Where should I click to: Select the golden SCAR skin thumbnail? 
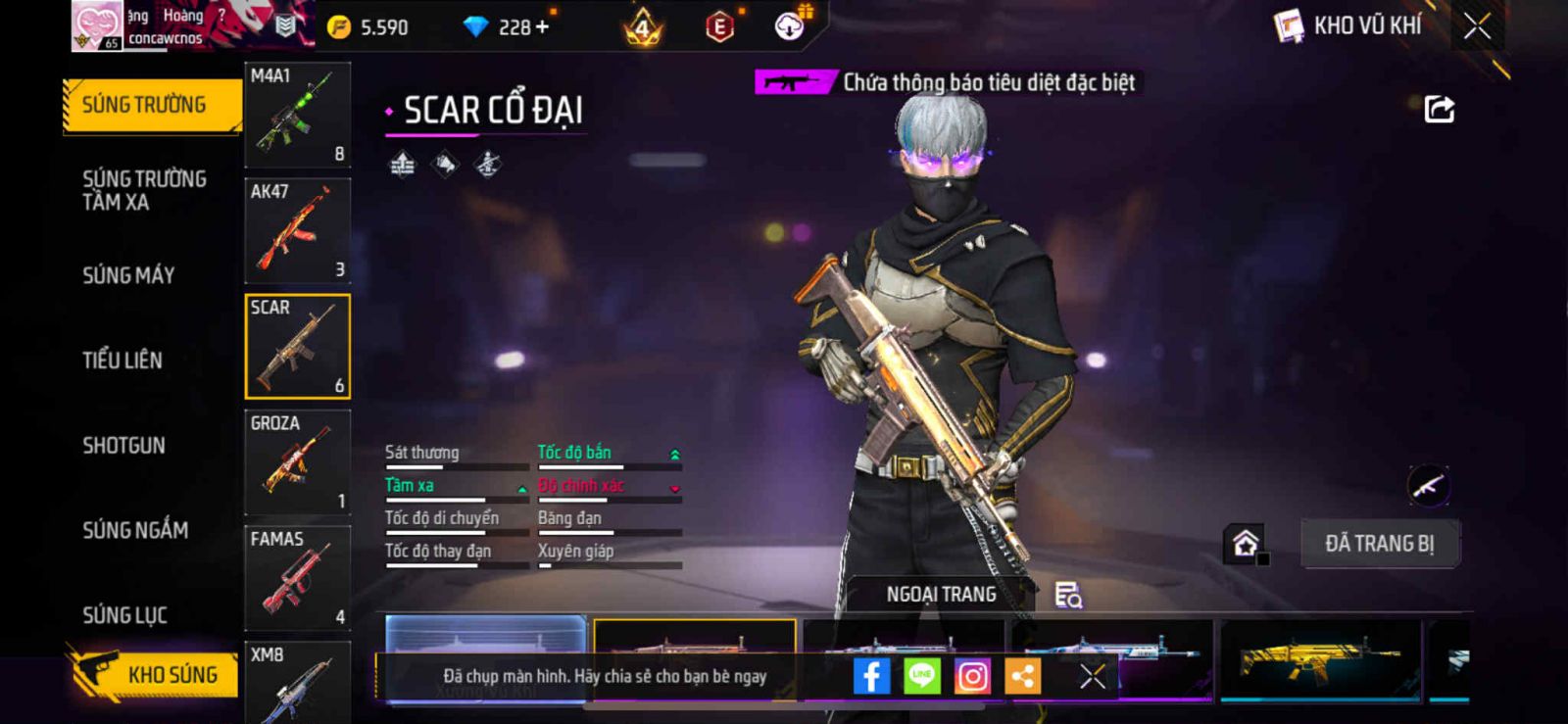(1319, 659)
